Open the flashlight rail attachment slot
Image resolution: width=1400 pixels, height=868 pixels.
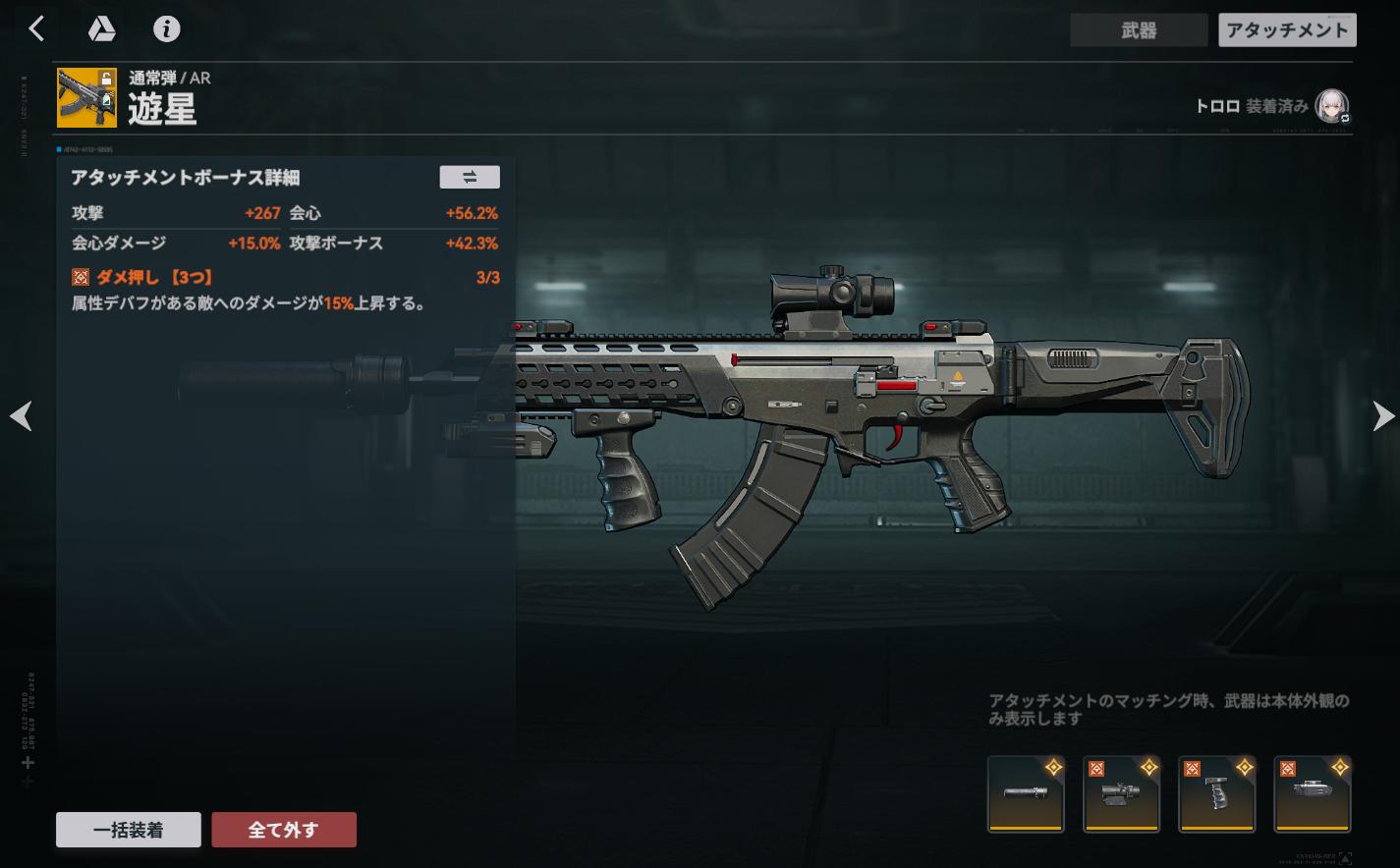click(1313, 793)
